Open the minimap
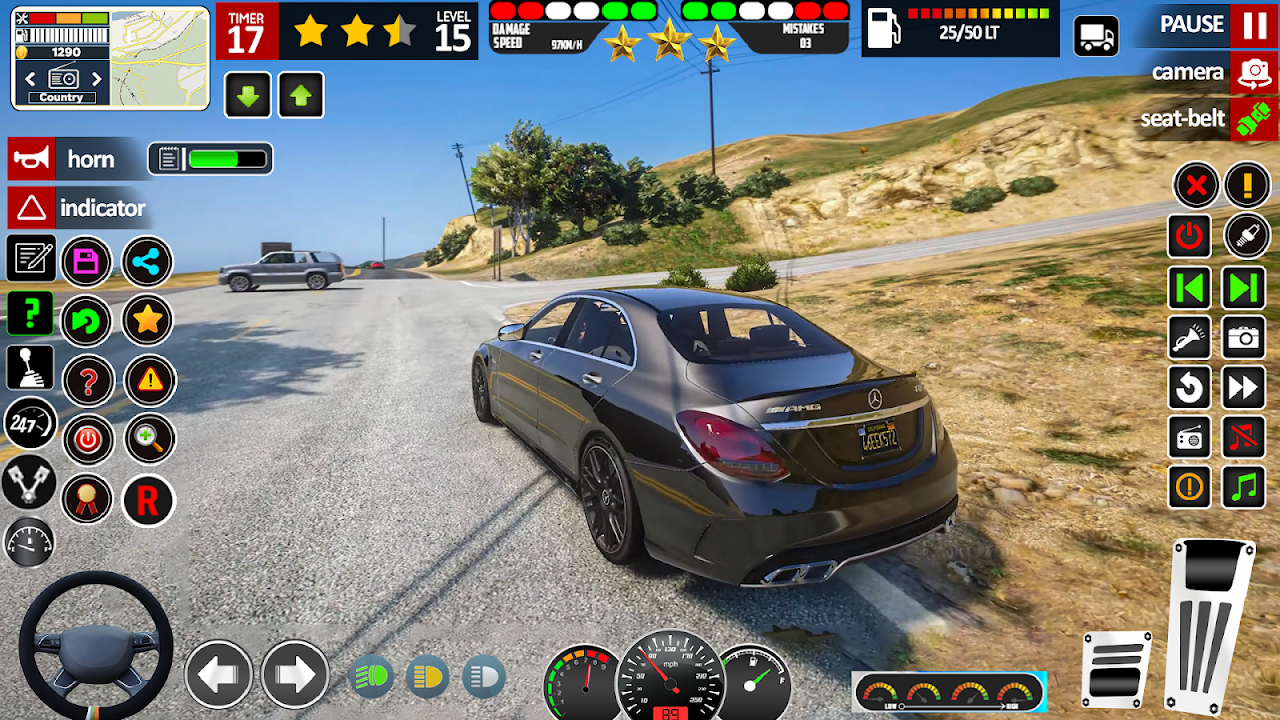This screenshot has width=1280, height=720. [x=158, y=58]
